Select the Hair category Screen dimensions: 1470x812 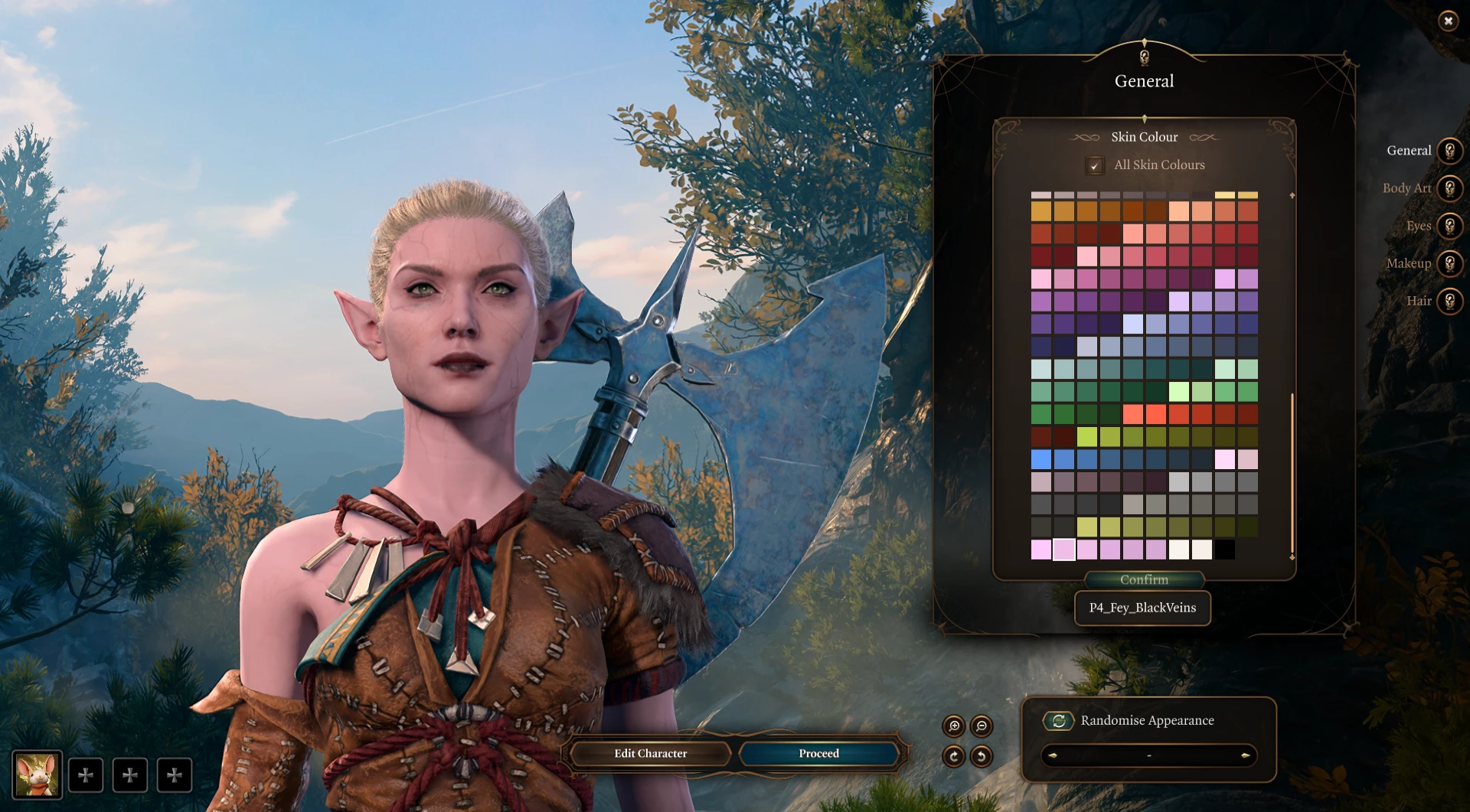pyautogui.click(x=1449, y=301)
